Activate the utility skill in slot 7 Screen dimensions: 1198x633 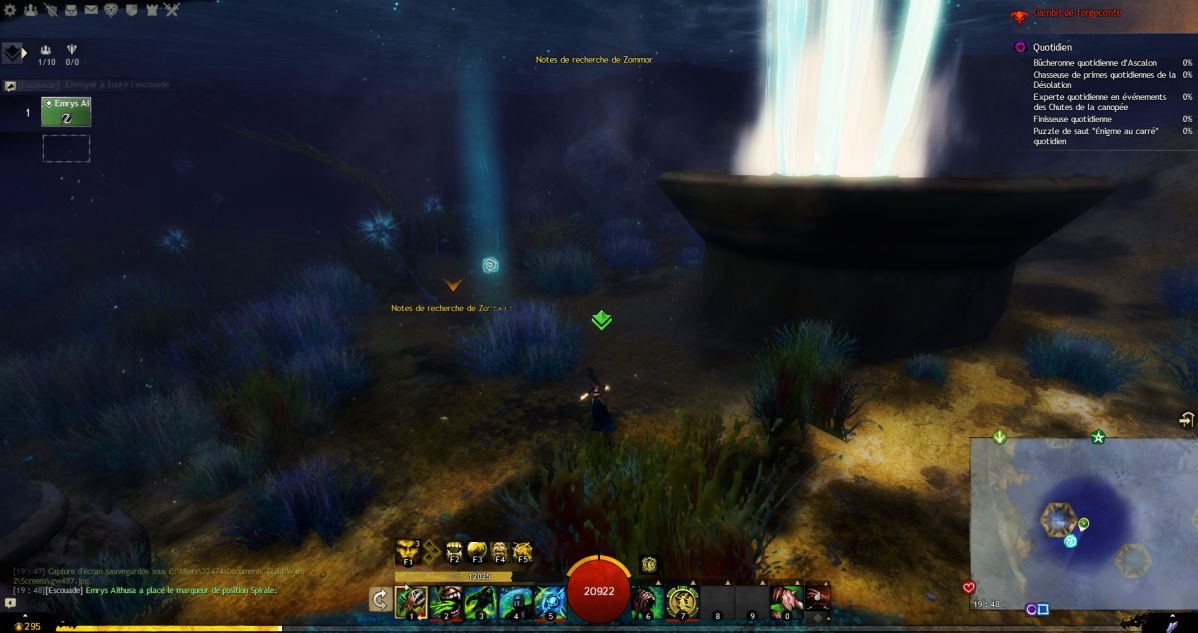coord(683,602)
